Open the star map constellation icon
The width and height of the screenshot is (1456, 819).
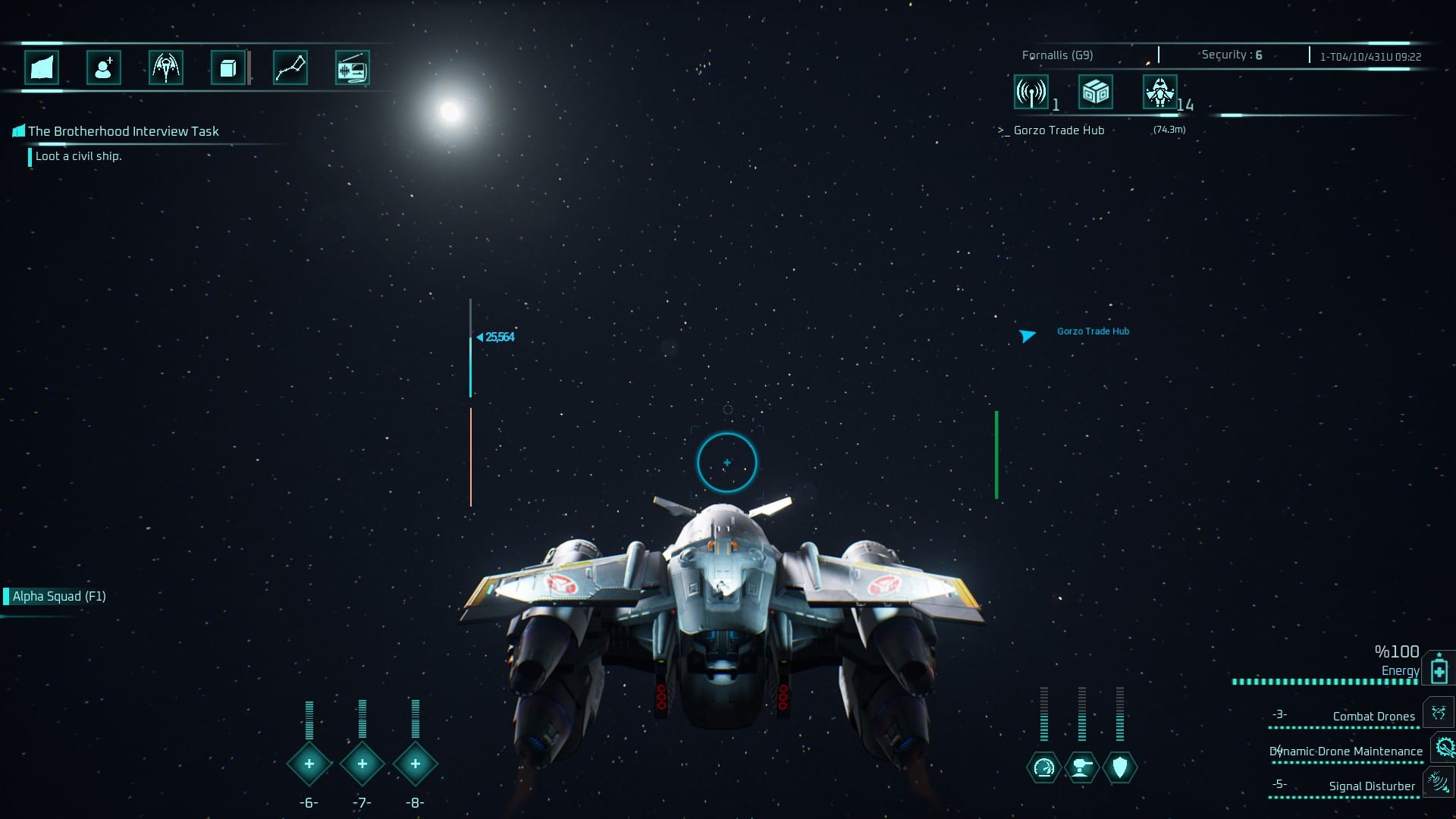pos(290,68)
